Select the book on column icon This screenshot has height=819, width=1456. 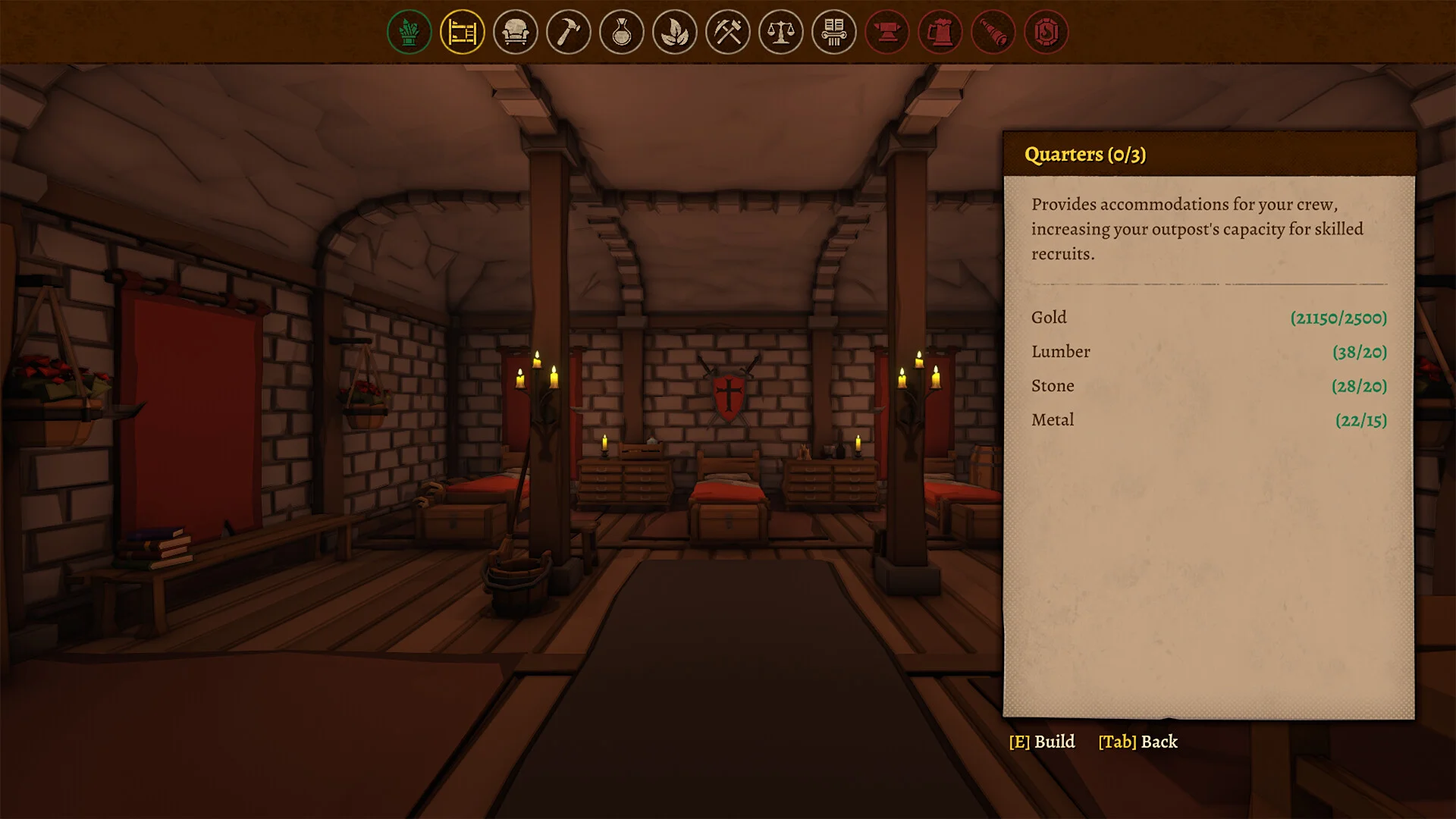tap(834, 32)
